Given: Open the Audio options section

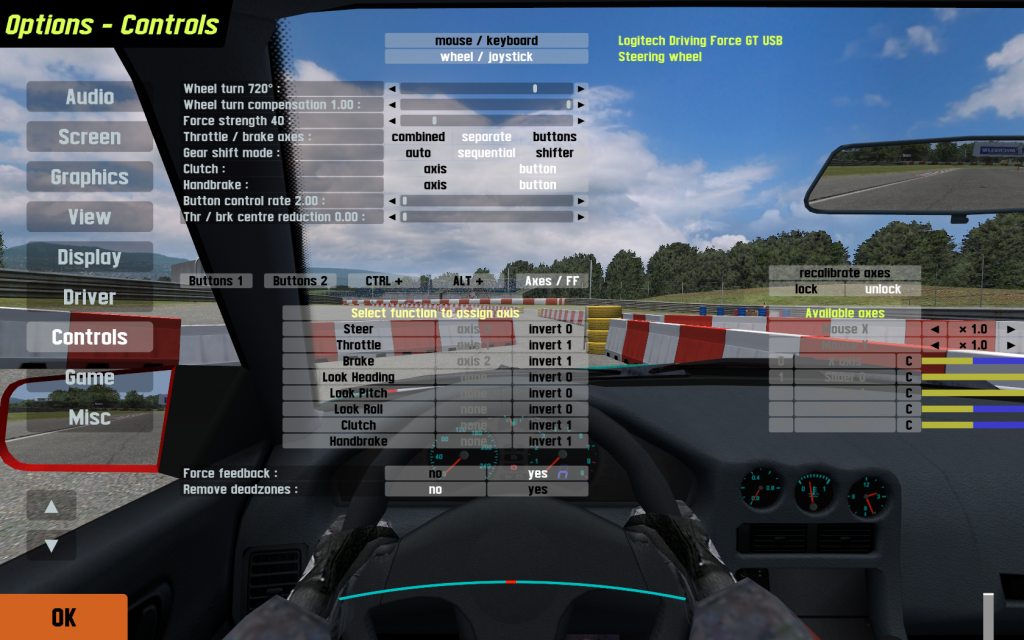Looking at the screenshot, I should tap(90, 97).
